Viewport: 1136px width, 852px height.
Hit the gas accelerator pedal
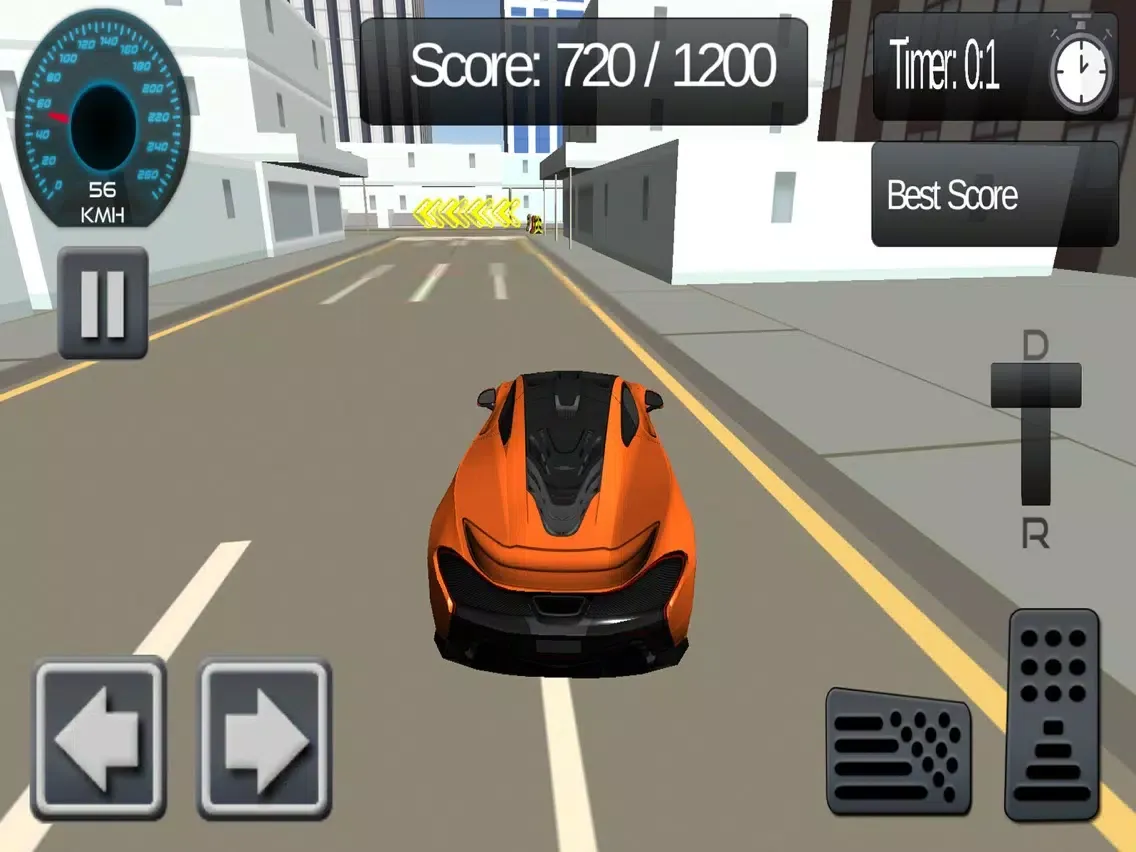pos(1053,714)
